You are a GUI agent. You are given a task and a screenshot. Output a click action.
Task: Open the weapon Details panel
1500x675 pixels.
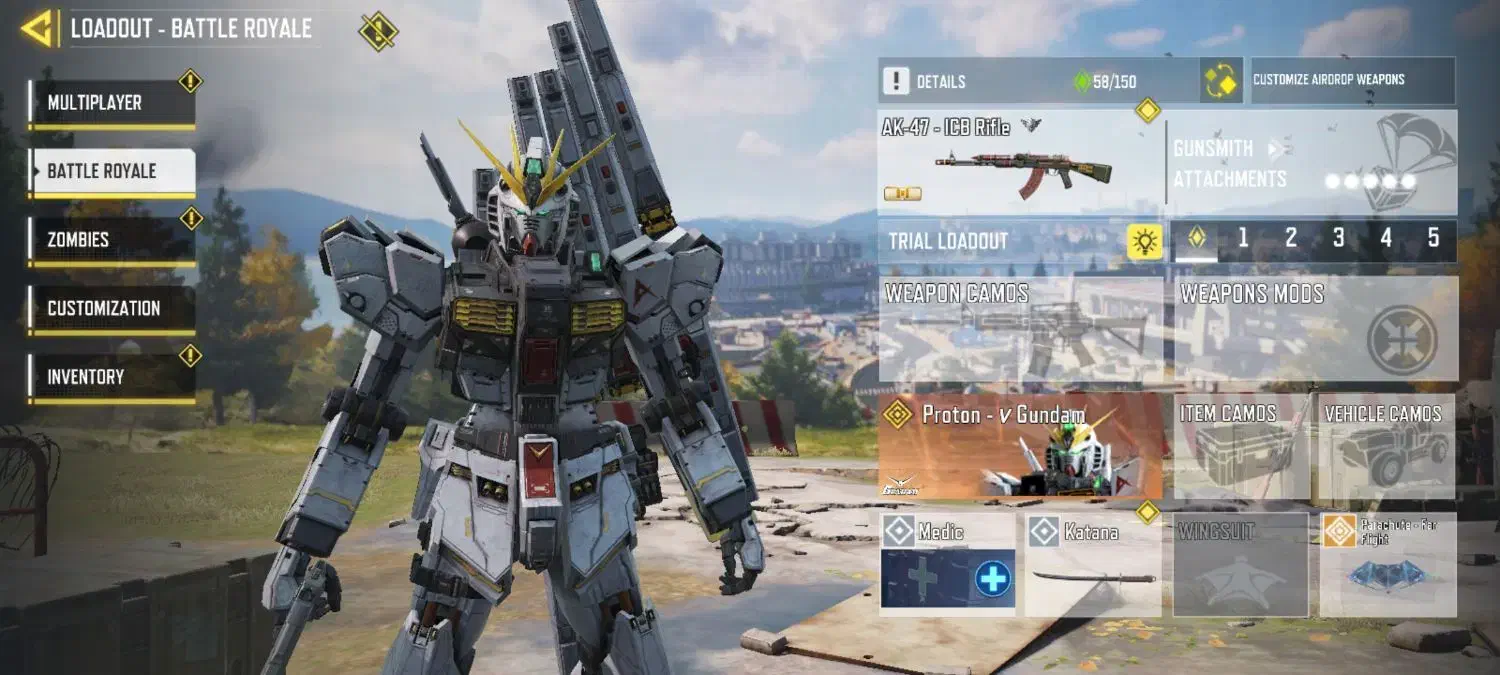coord(1037,81)
